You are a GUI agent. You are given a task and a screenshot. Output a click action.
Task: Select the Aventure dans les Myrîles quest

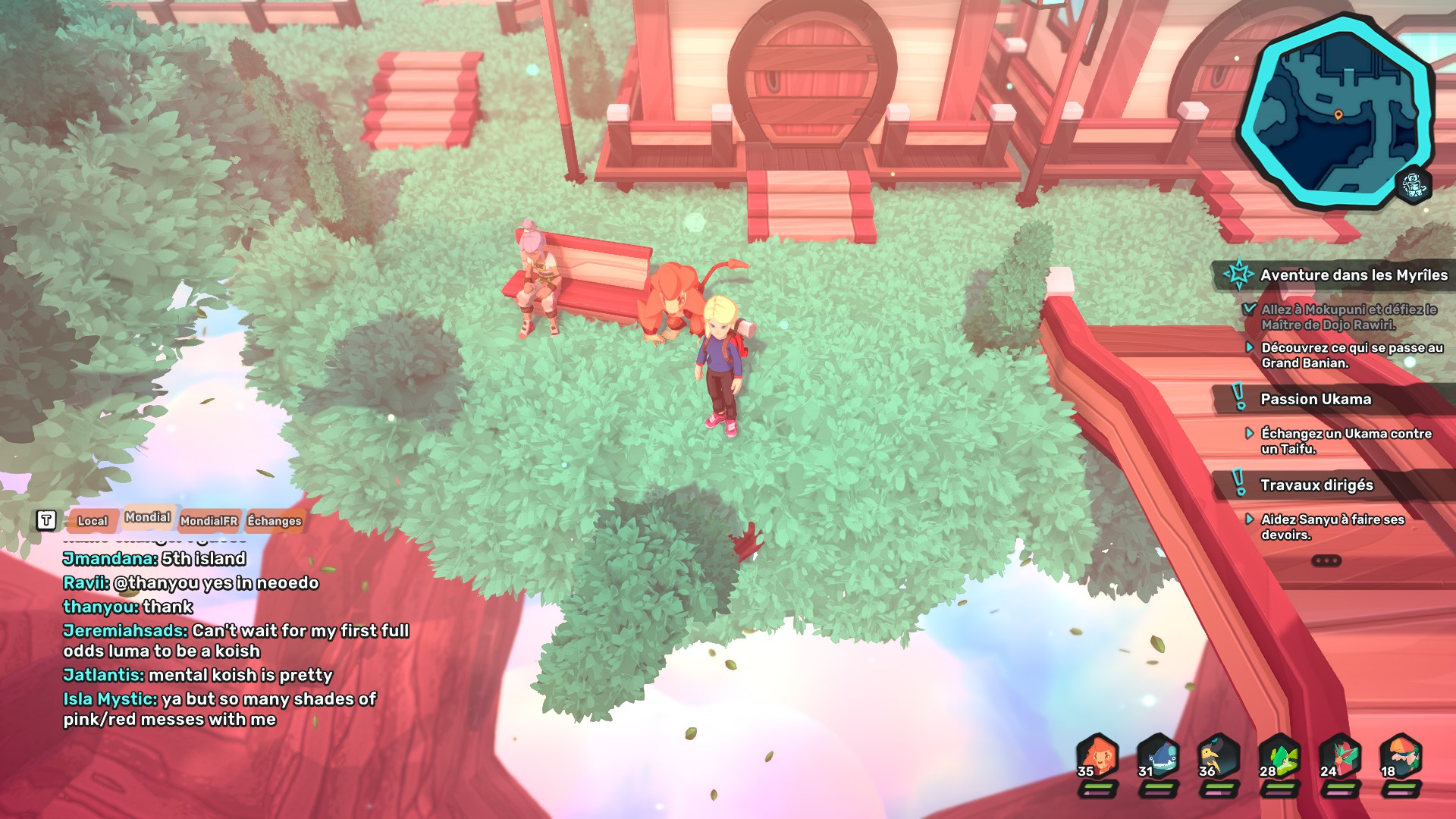coord(1353,275)
